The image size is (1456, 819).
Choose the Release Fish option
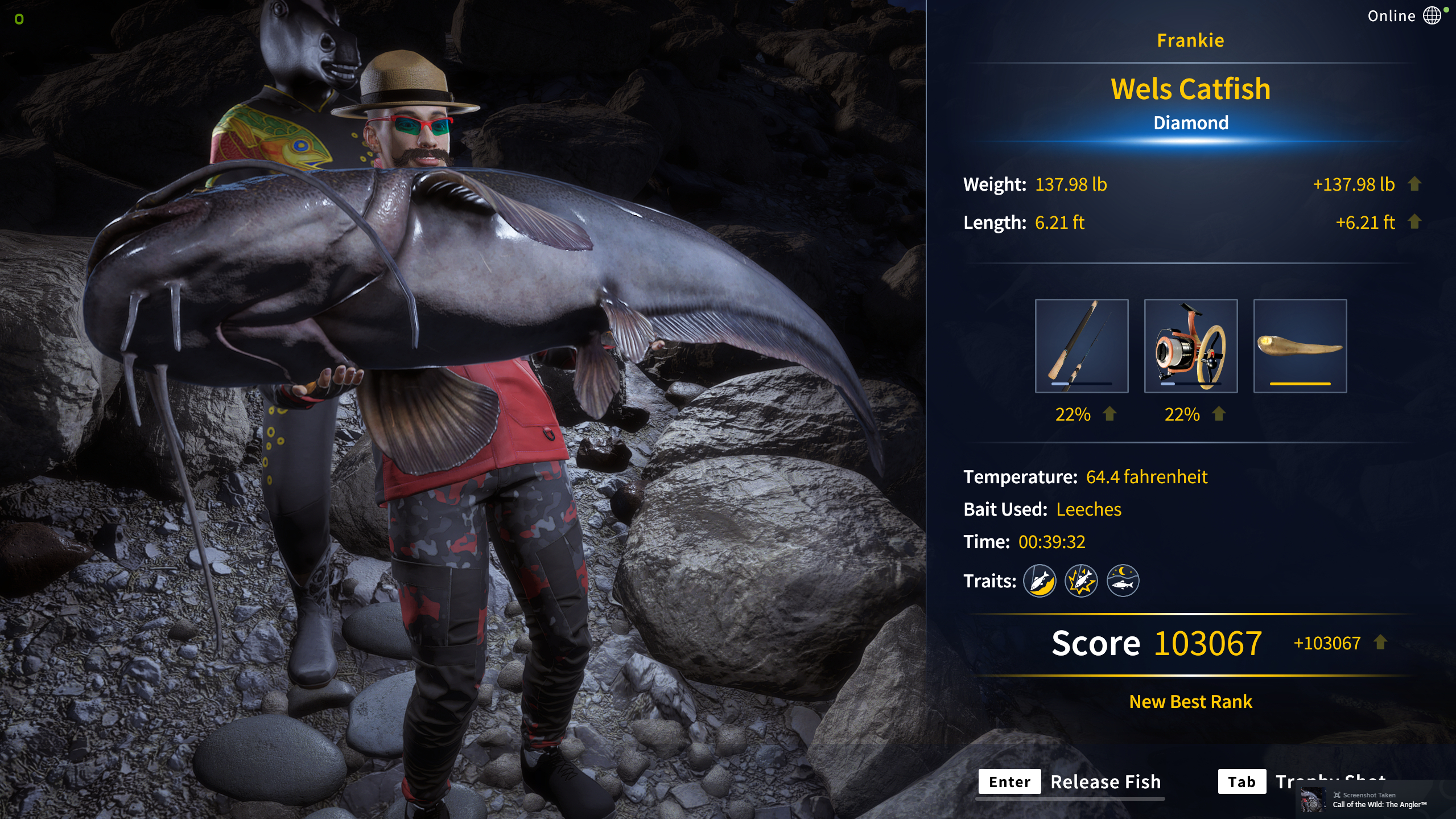pos(1070,781)
